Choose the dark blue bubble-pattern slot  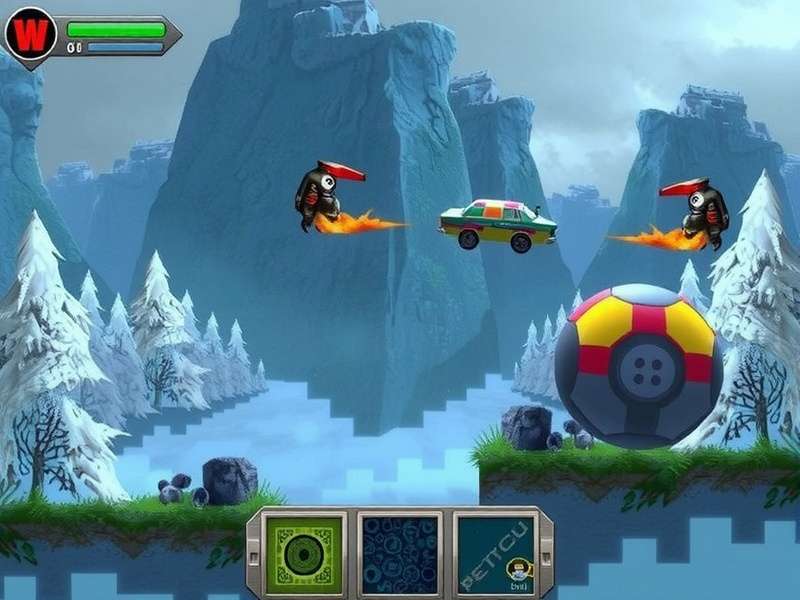(400, 554)
